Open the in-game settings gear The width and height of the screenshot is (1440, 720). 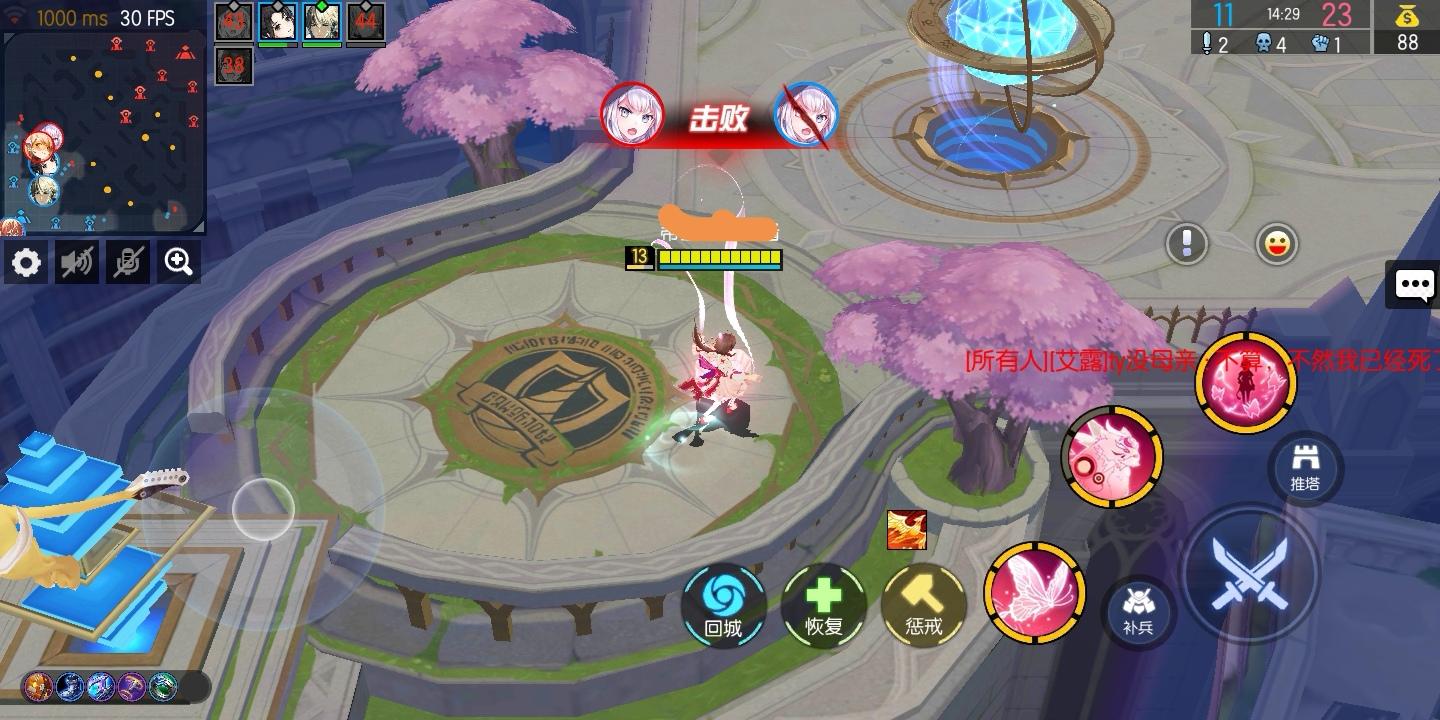26,262
